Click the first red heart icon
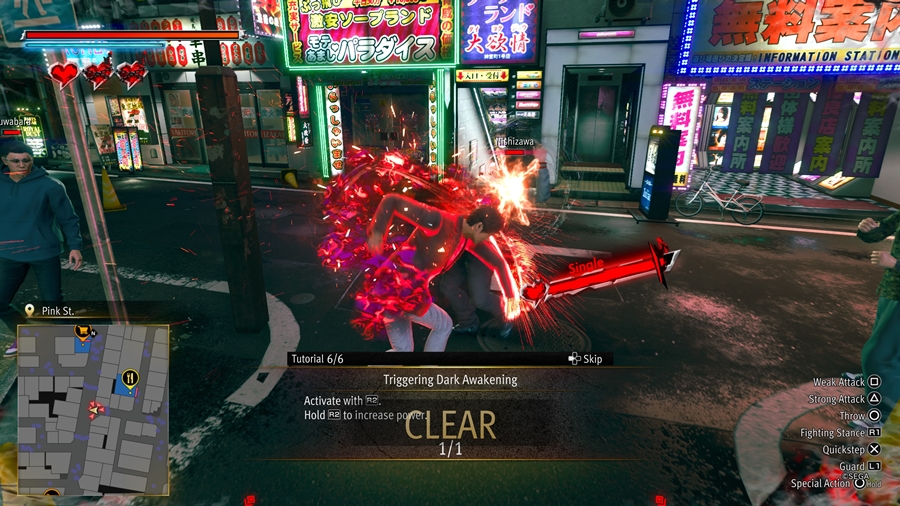900x506 pixels. point(64,74)
